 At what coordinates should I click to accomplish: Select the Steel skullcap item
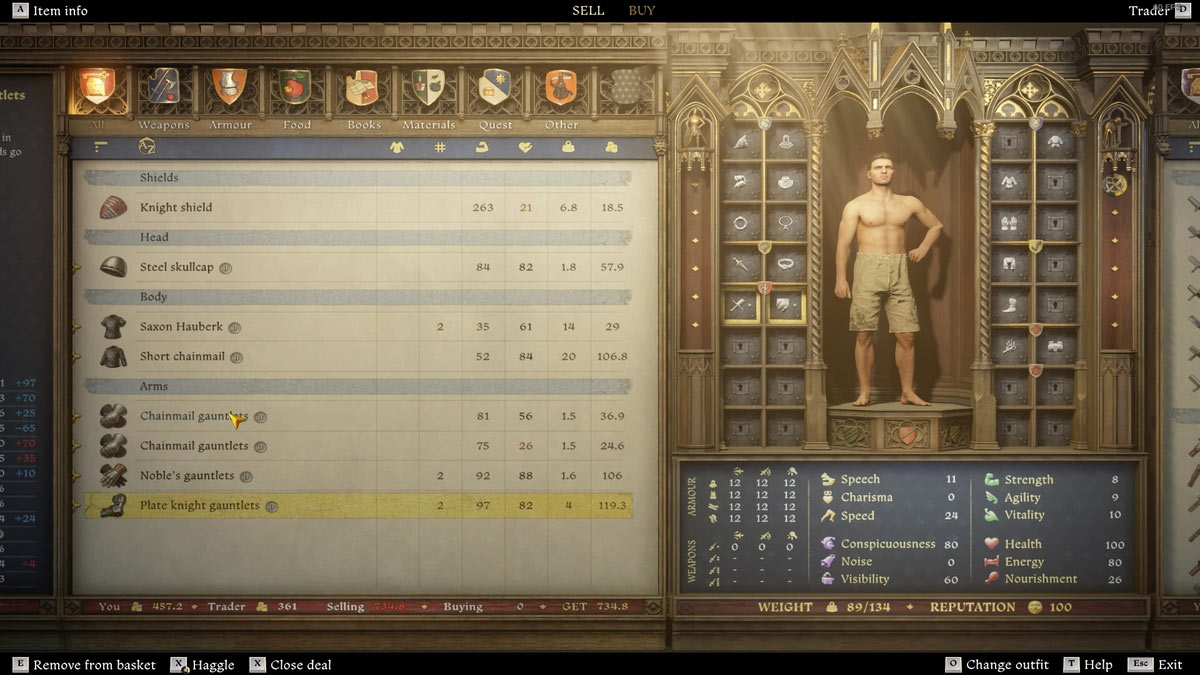point(176,268)
